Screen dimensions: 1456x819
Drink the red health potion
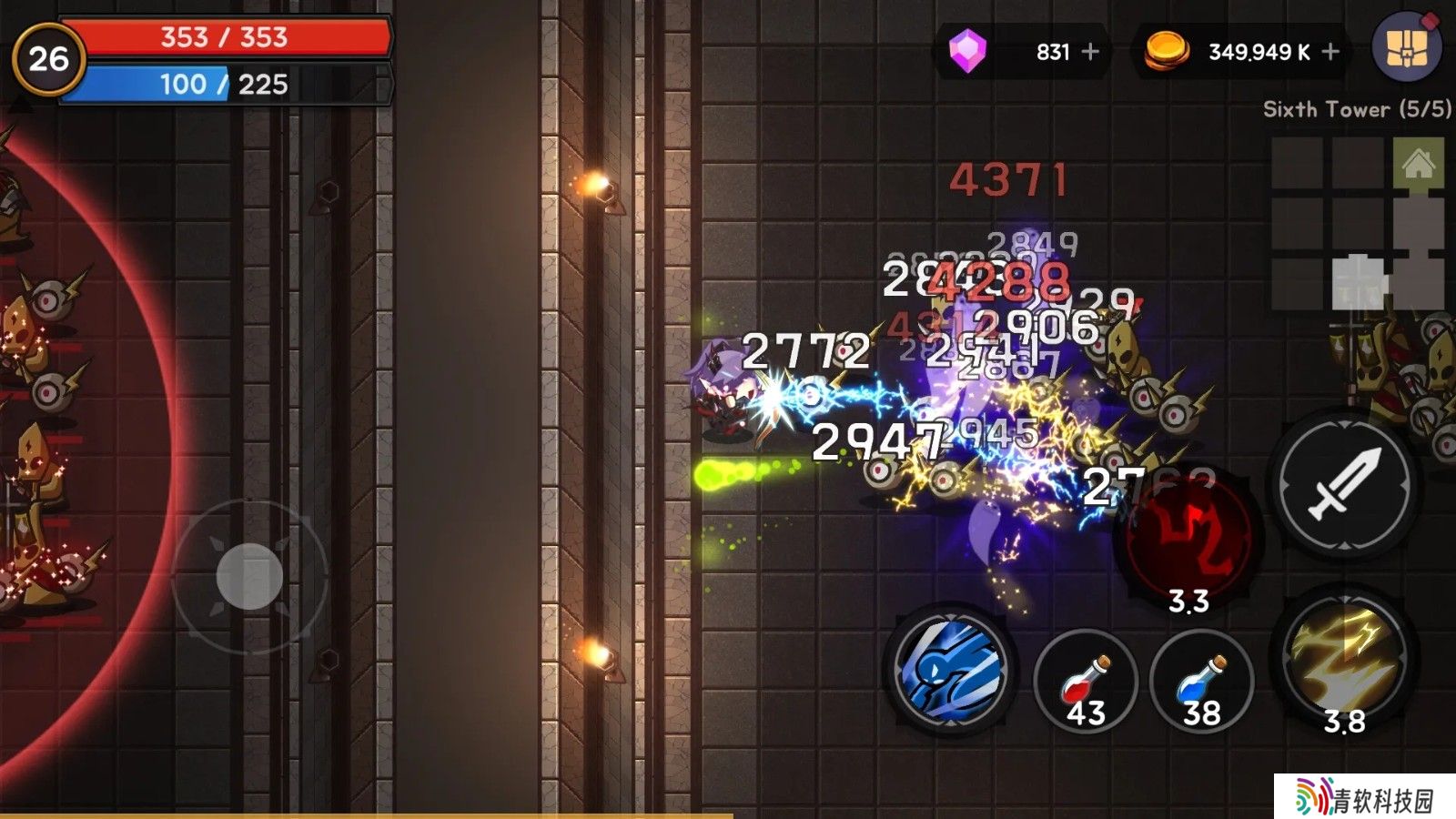[1085, 682]
